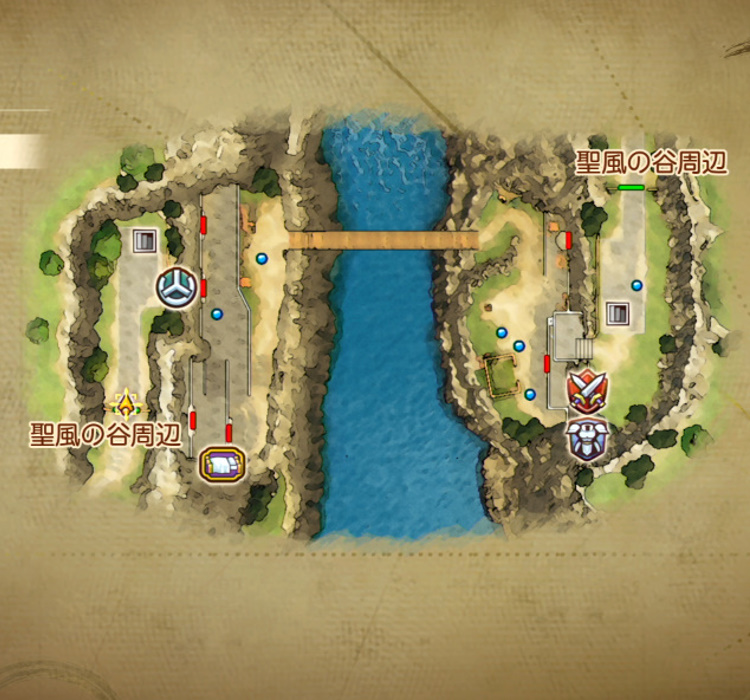Select the inn bed marker
The height and width of the screenshot is (700, 750).
click(222, 464)
